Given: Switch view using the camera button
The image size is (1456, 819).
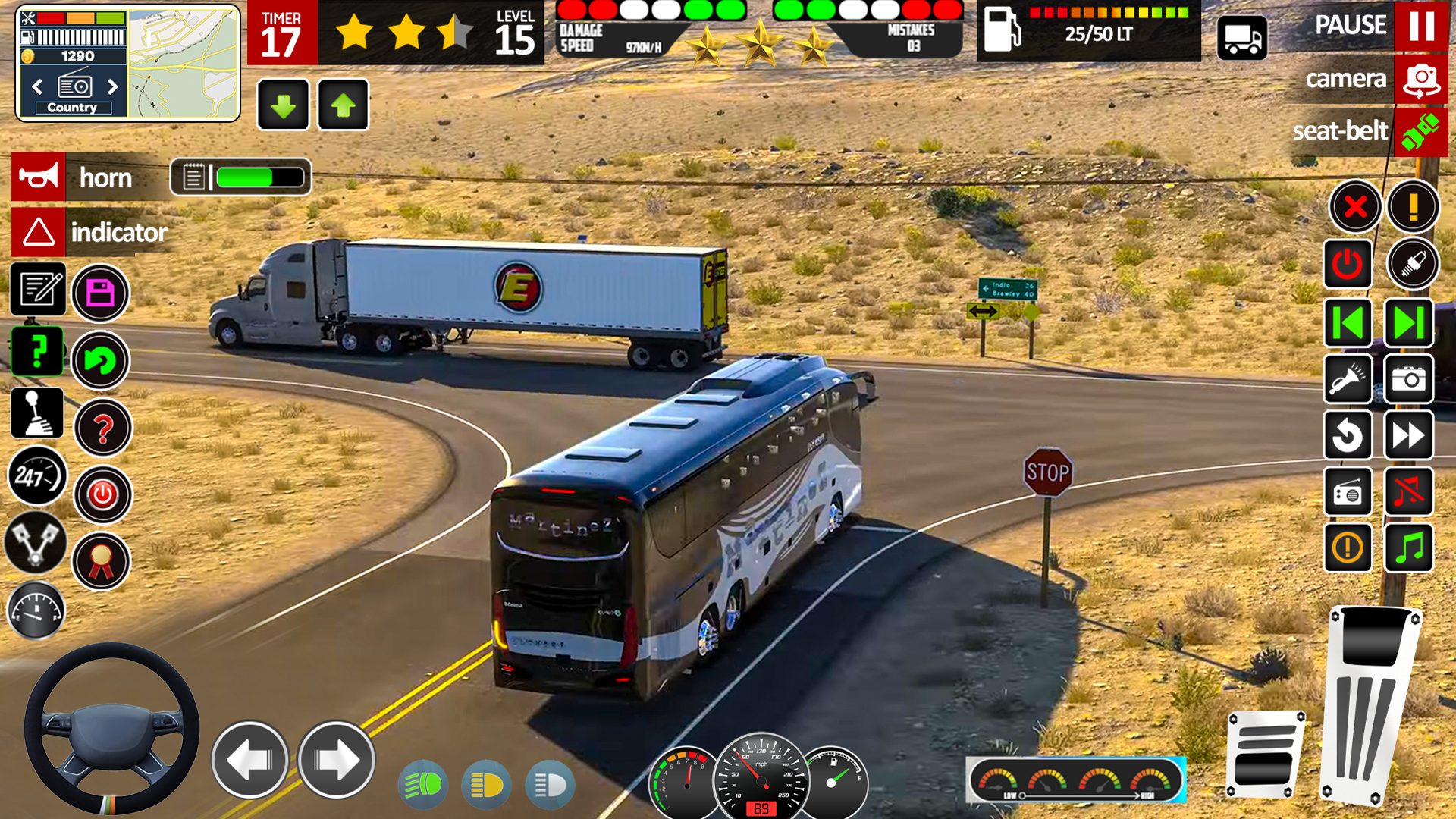Looking at the screenshot, I should click(1420, 79).
